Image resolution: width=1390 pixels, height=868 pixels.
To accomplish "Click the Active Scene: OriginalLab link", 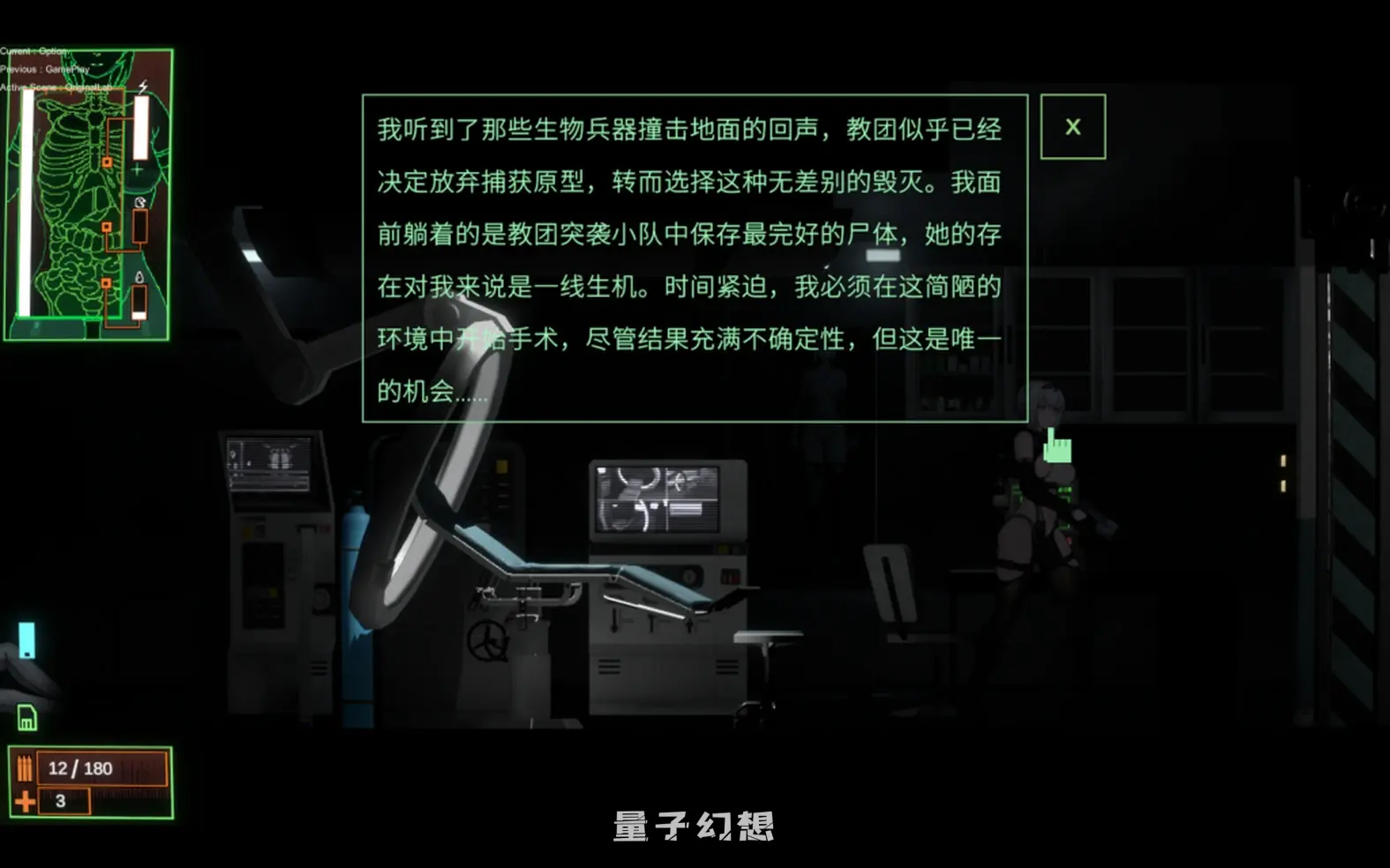I will [x=56, y=87].
